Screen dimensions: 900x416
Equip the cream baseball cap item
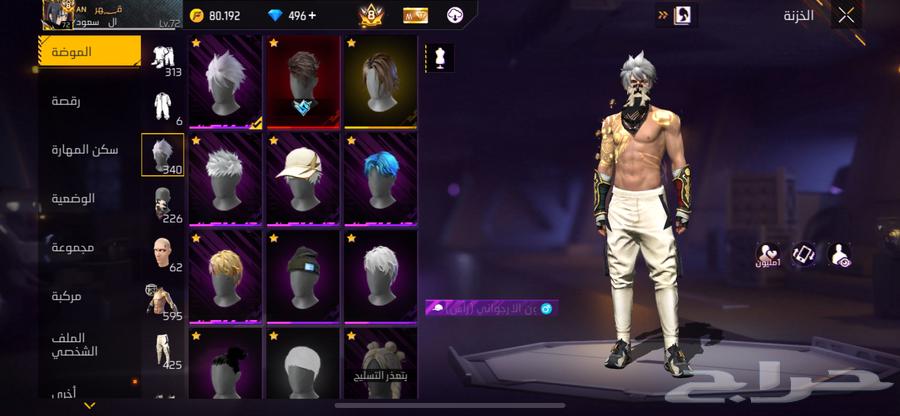pos(302,180)
